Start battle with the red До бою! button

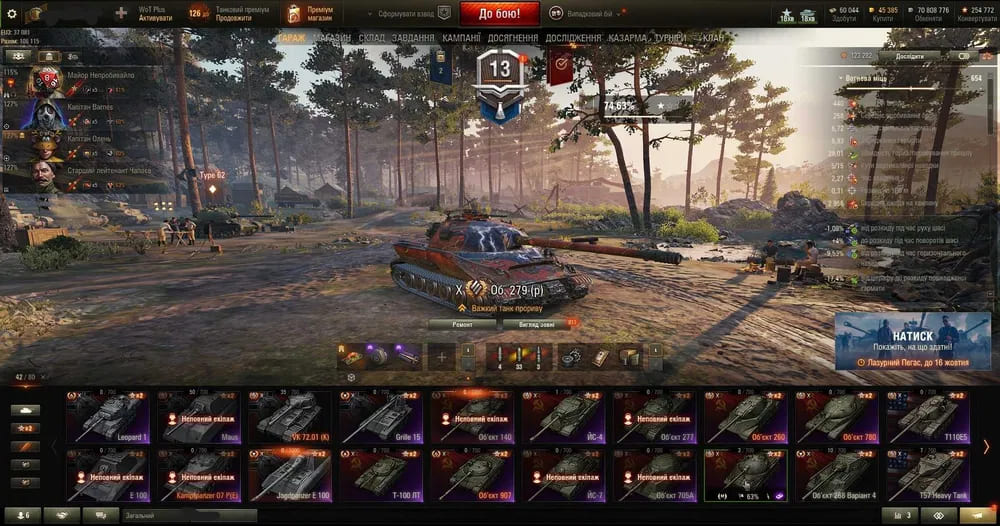click(x=499, y=14)
